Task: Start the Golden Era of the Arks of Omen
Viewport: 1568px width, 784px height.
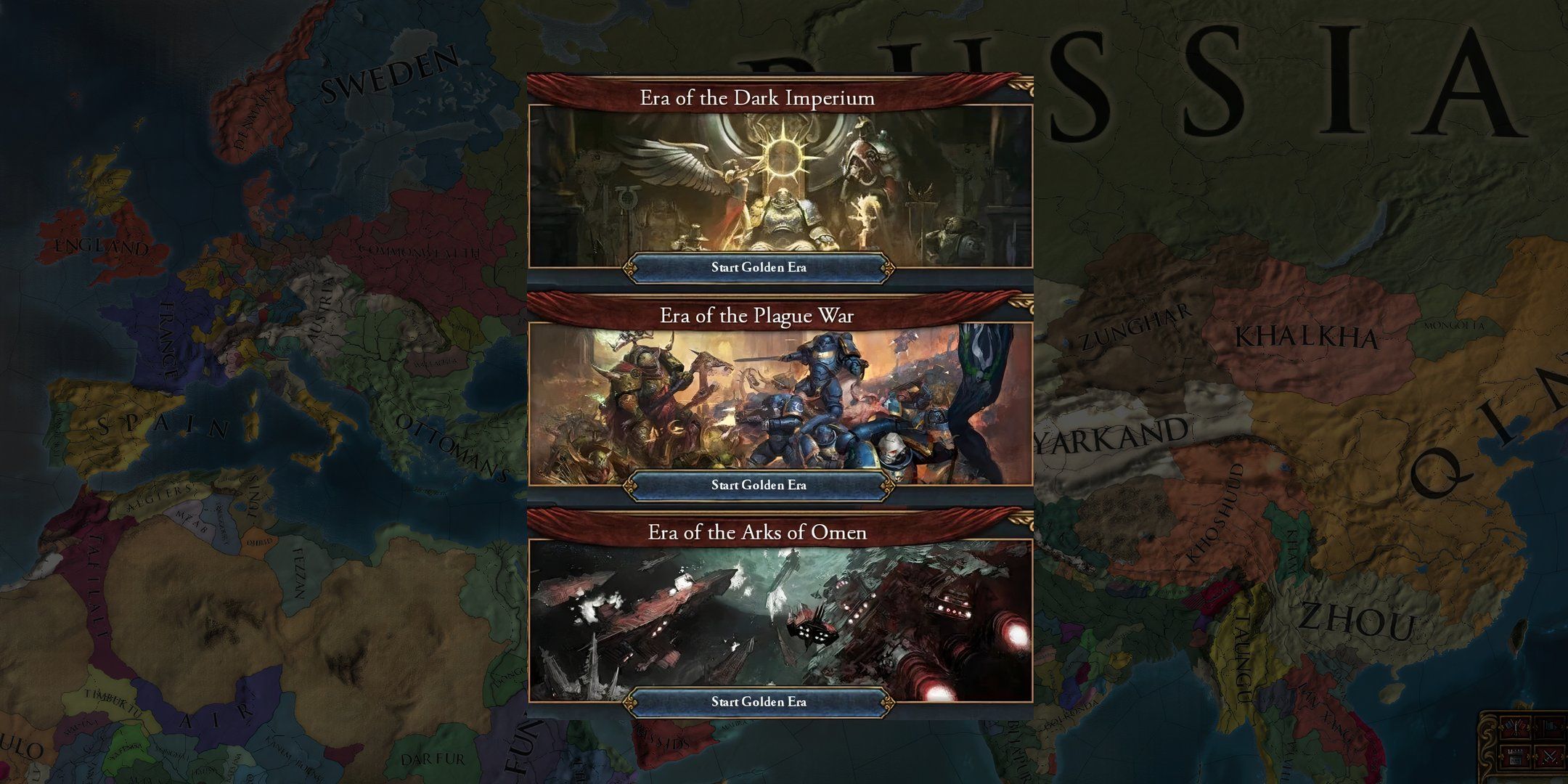Action: (x=759, y=701)
